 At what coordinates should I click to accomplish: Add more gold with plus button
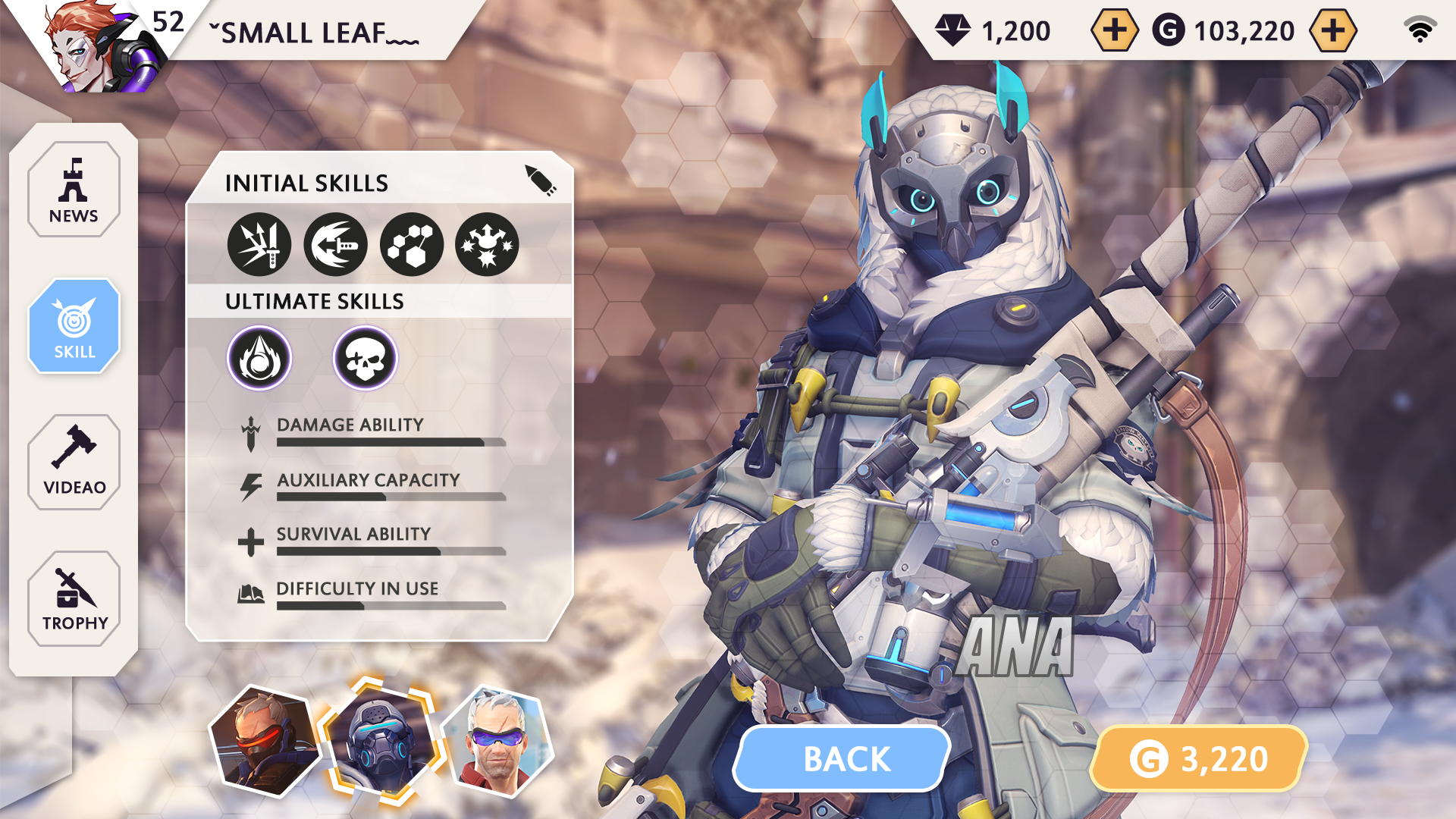click(x=1332, y=30)
